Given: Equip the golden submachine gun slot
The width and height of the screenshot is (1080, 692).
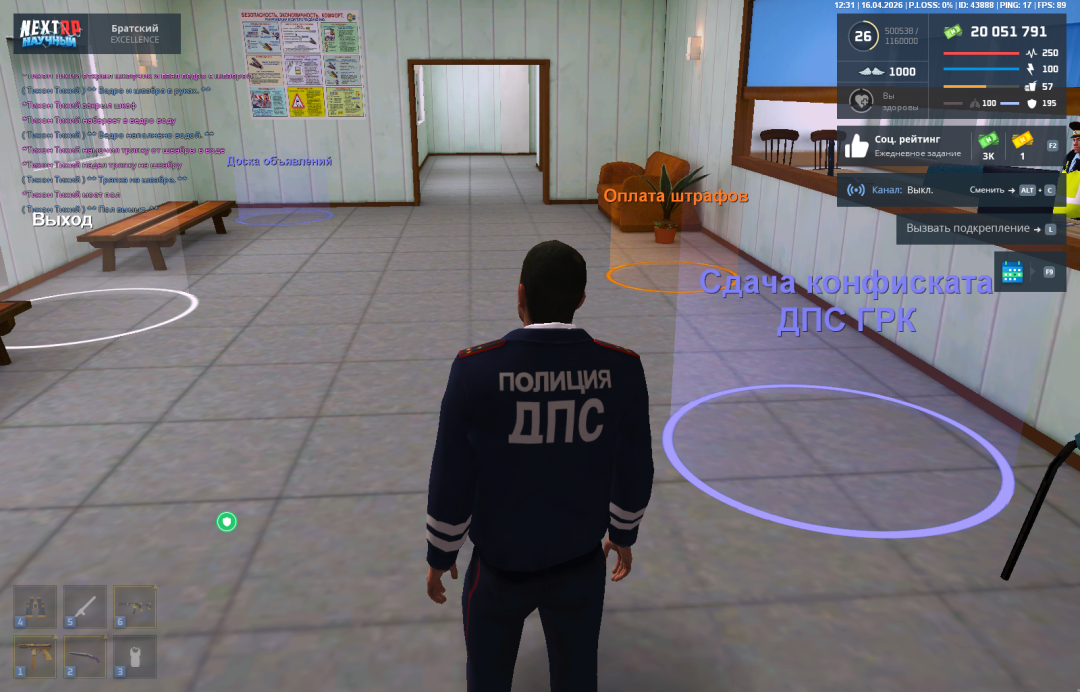Looking at the screenshot, I should tap(35, 656).
